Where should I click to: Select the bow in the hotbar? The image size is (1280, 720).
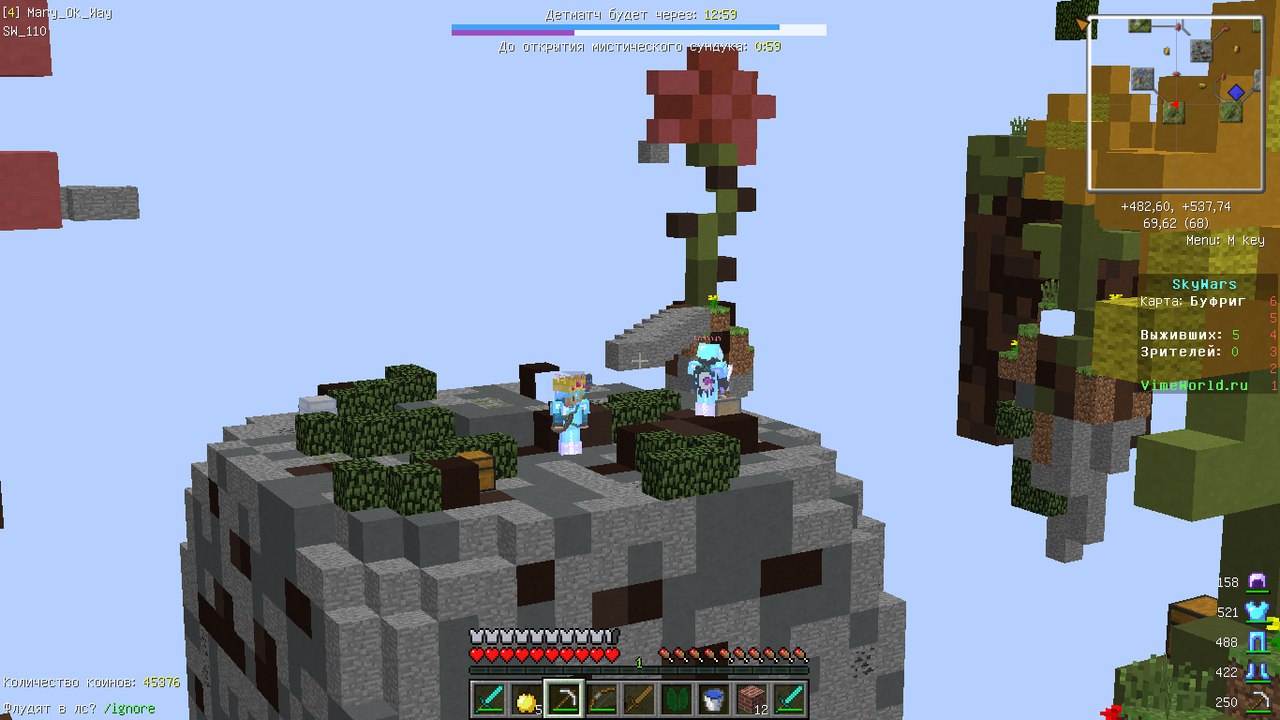602,698
